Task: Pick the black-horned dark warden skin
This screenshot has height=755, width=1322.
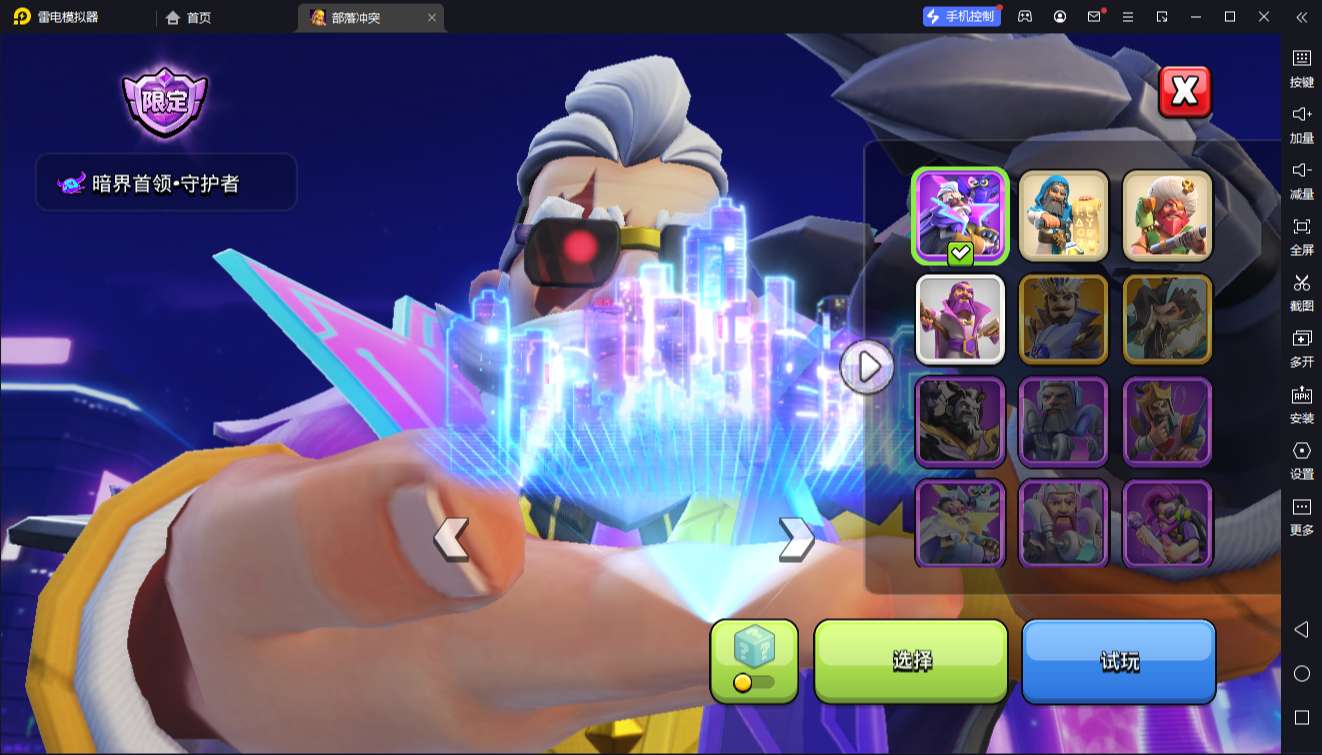Action: tap(960, 421)
